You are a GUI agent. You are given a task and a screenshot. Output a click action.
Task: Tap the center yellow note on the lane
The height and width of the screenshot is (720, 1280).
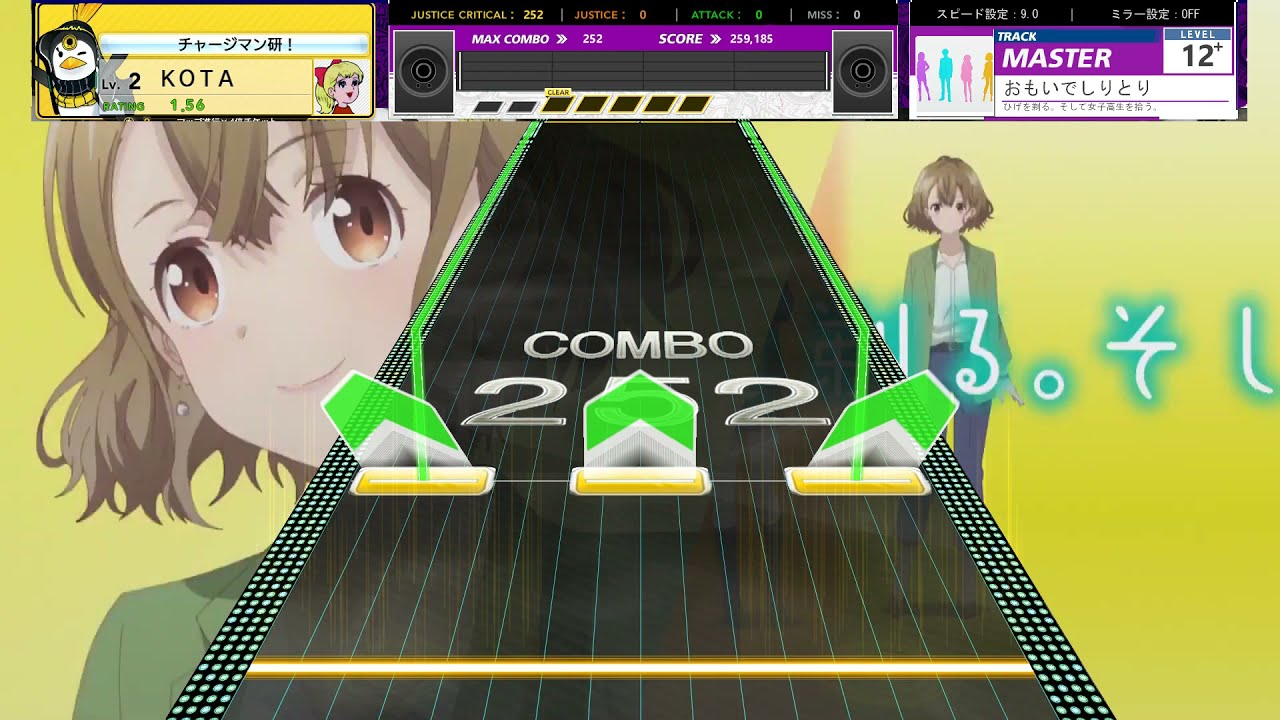click(640, 482)
